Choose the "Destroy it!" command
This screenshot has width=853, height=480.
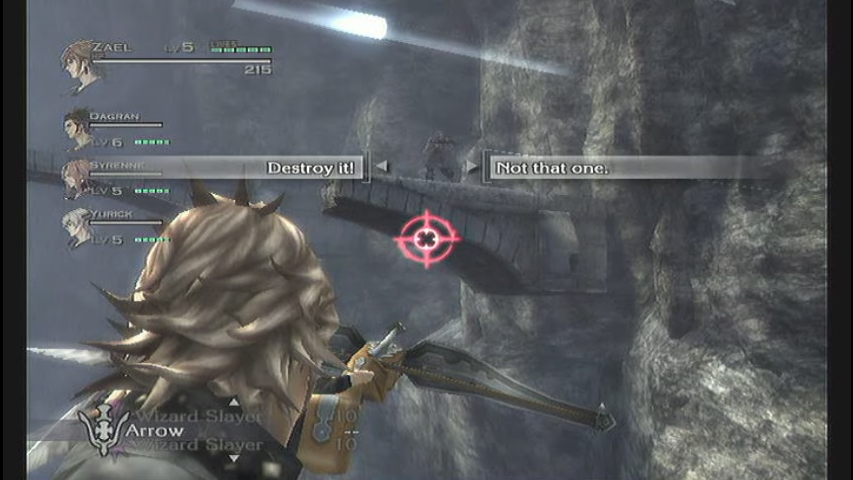pos(310,168)
